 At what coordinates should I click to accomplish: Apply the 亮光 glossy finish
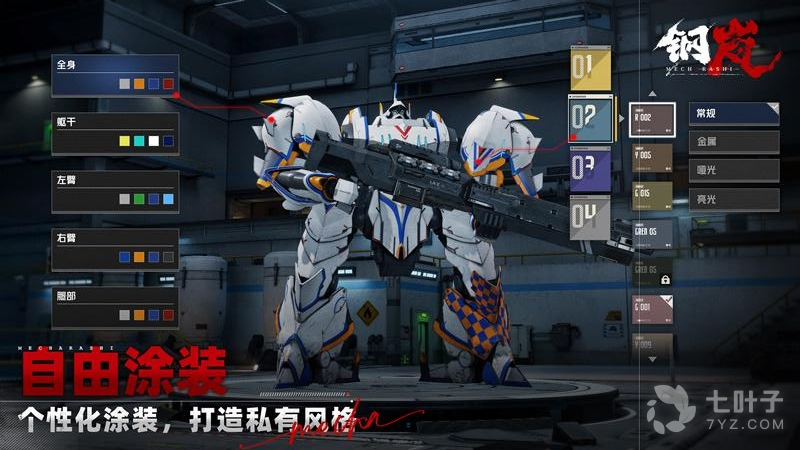[733, 199]
